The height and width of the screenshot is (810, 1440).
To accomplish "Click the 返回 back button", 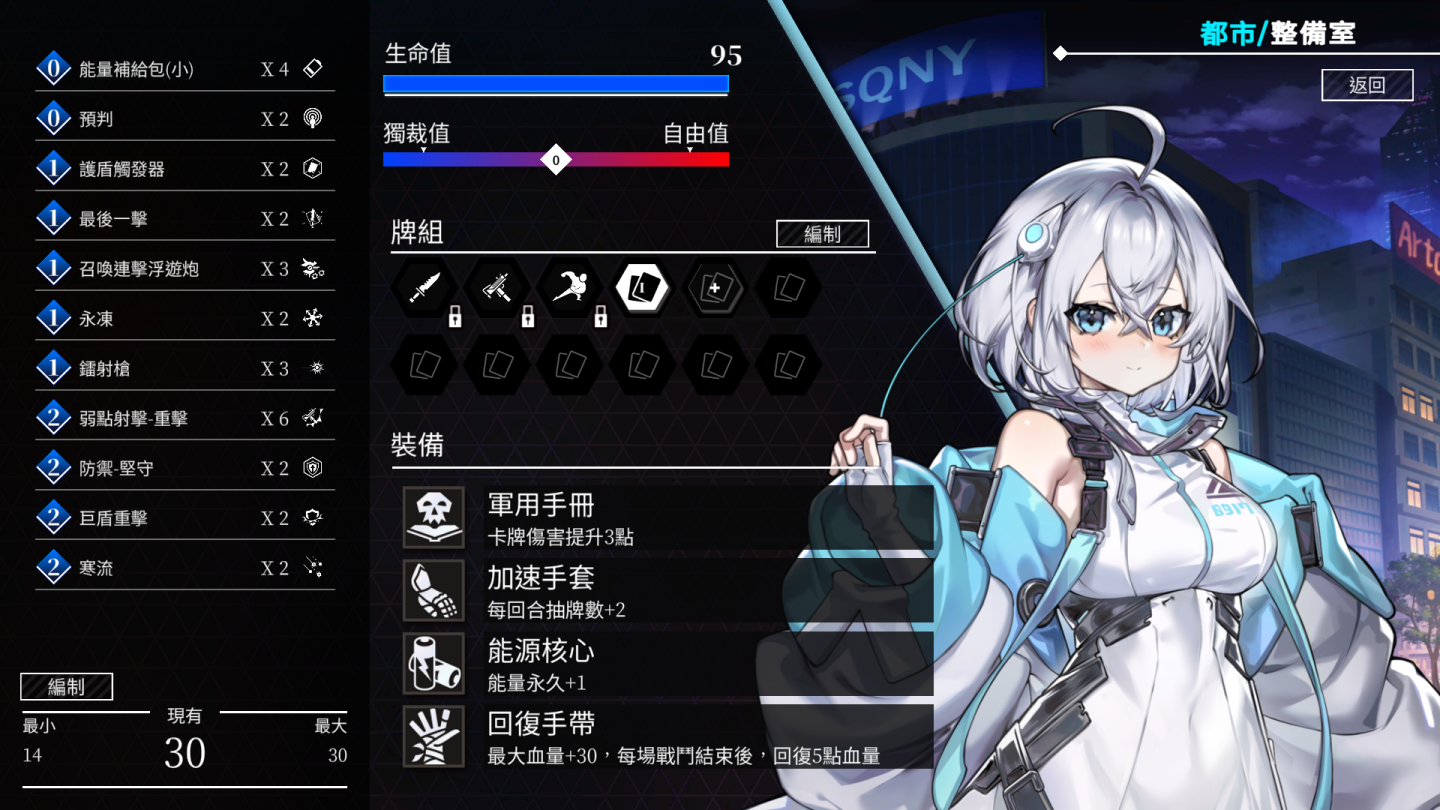I will click(1367, 85).
